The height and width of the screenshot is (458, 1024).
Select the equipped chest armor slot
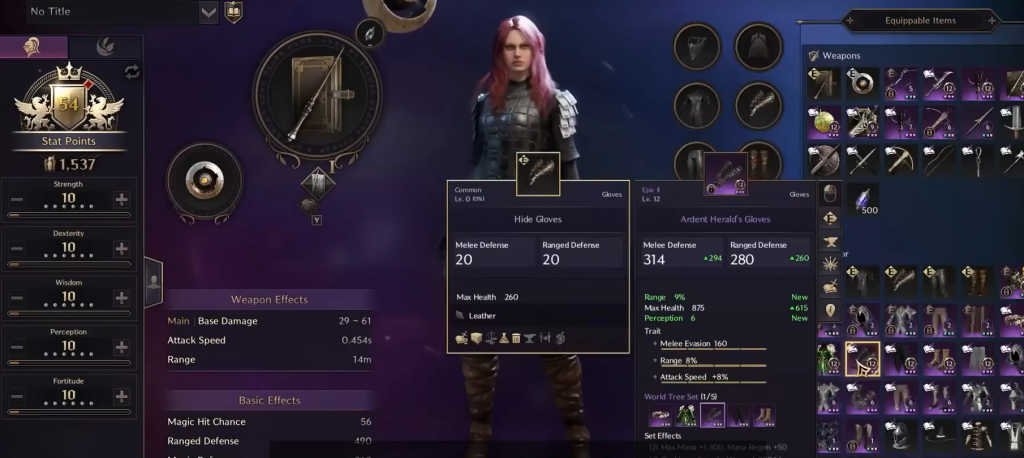point(697,103)
